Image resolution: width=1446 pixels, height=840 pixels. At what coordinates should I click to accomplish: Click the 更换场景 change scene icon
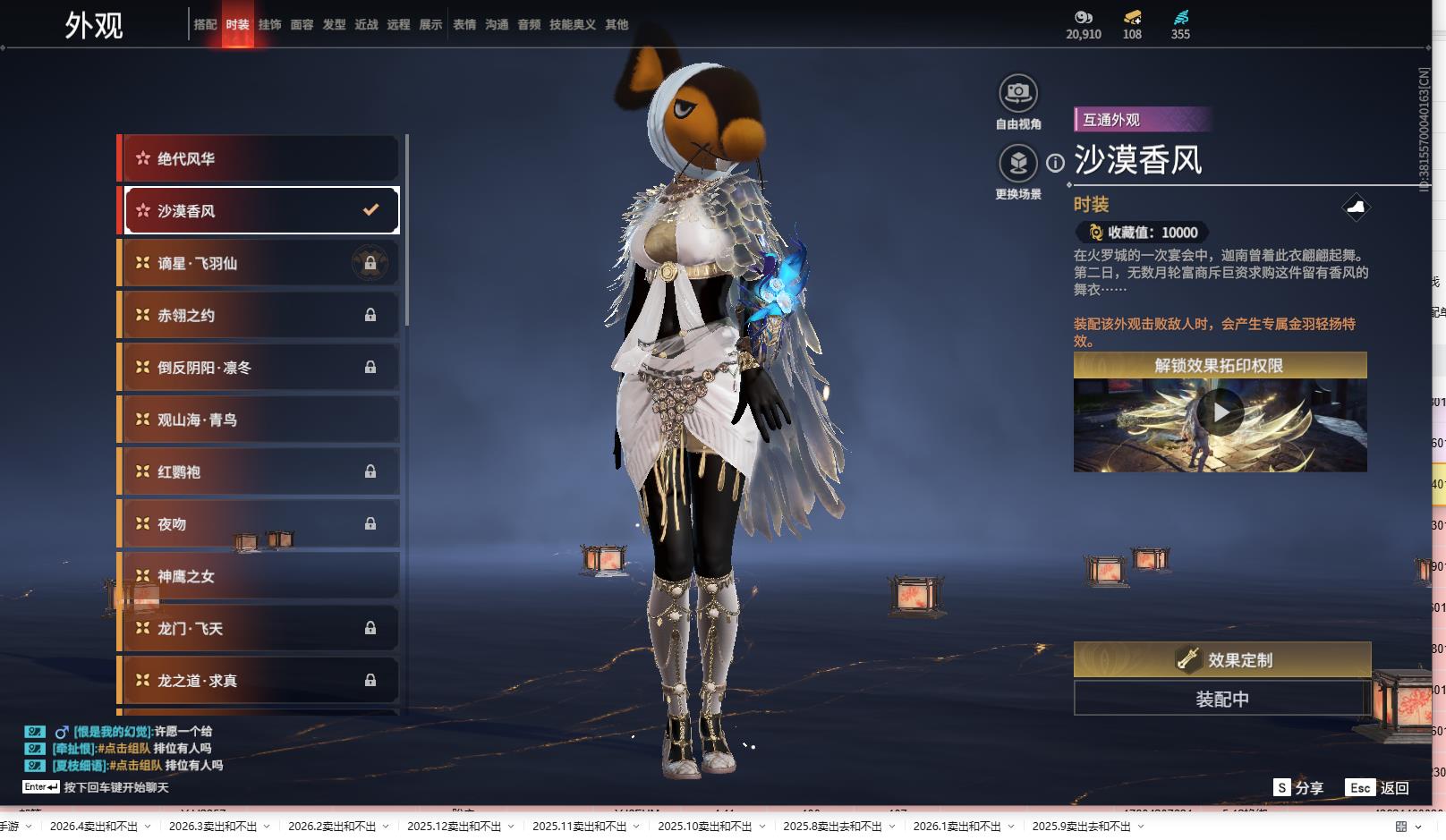1017,163
